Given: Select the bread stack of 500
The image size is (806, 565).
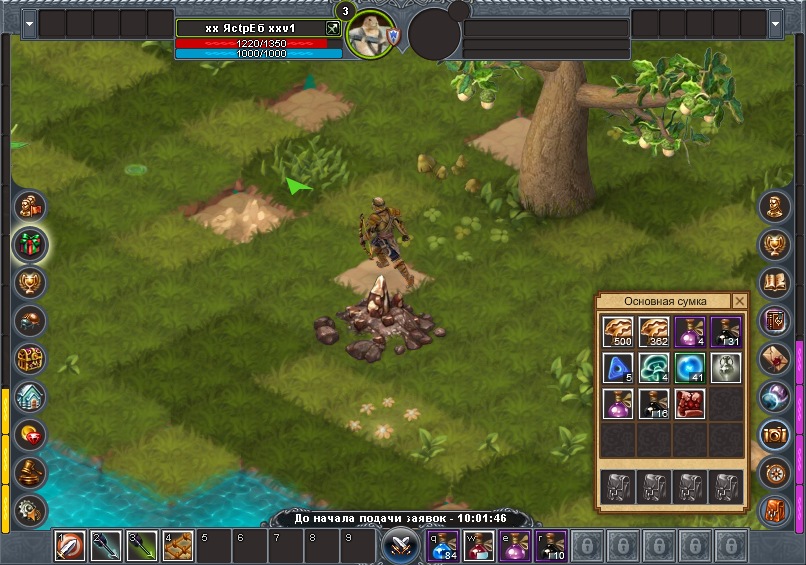Looking at the screenshot, I should 617,332.
